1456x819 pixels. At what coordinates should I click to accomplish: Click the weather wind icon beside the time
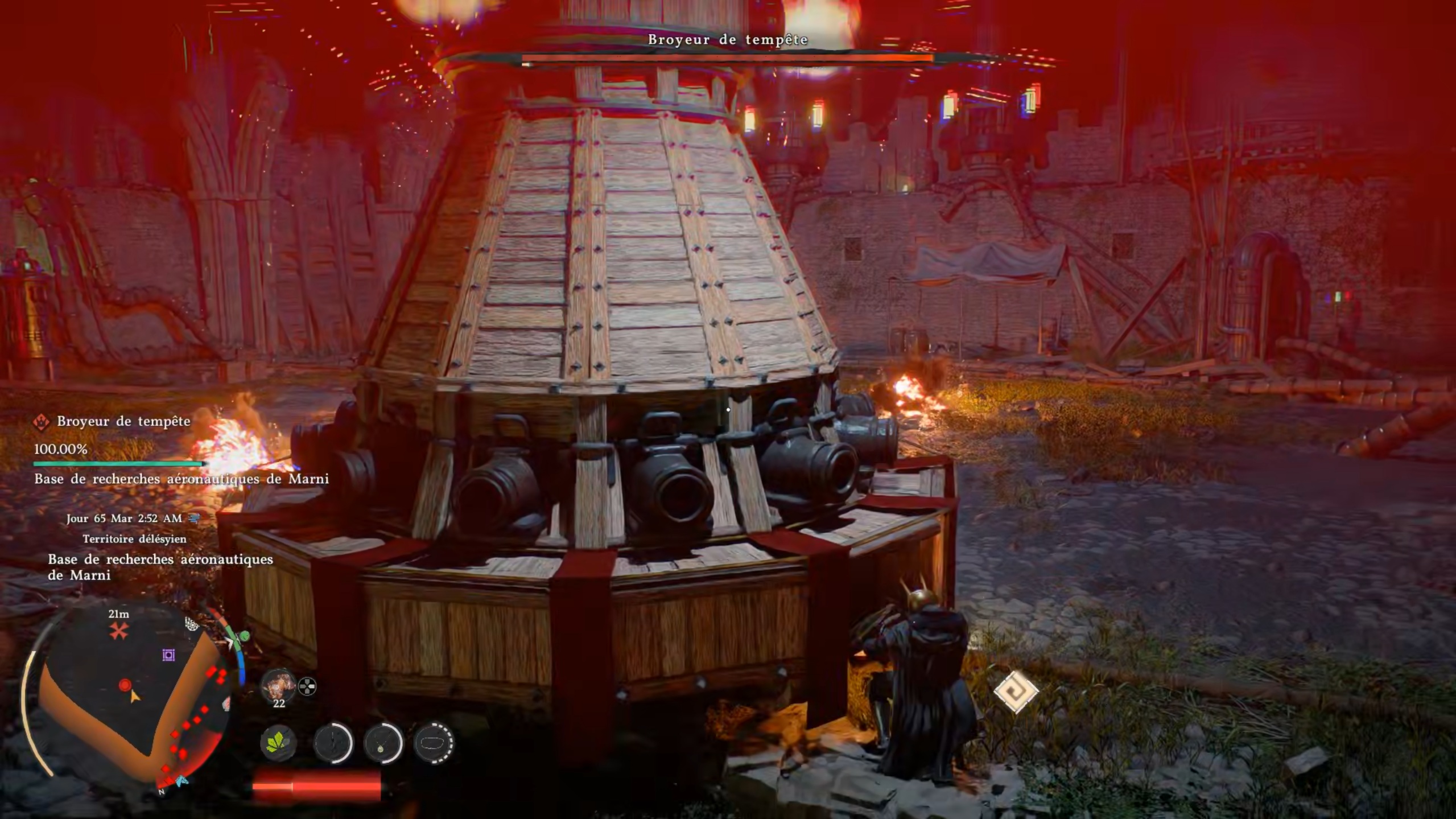pyautogui.click(x=195, y=518)
